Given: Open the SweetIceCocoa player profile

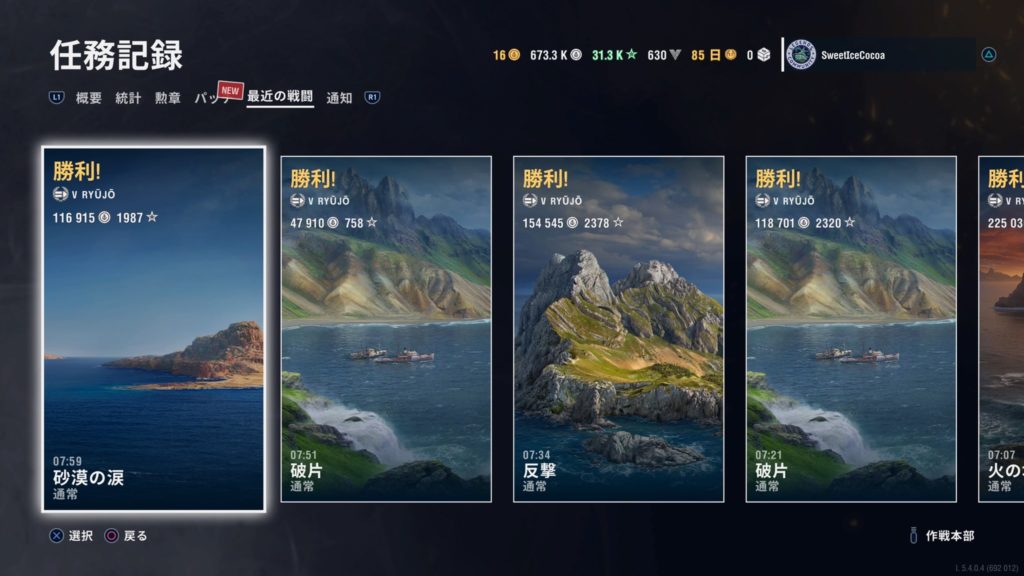Looking at the screenshot, I should pos(878,55).
